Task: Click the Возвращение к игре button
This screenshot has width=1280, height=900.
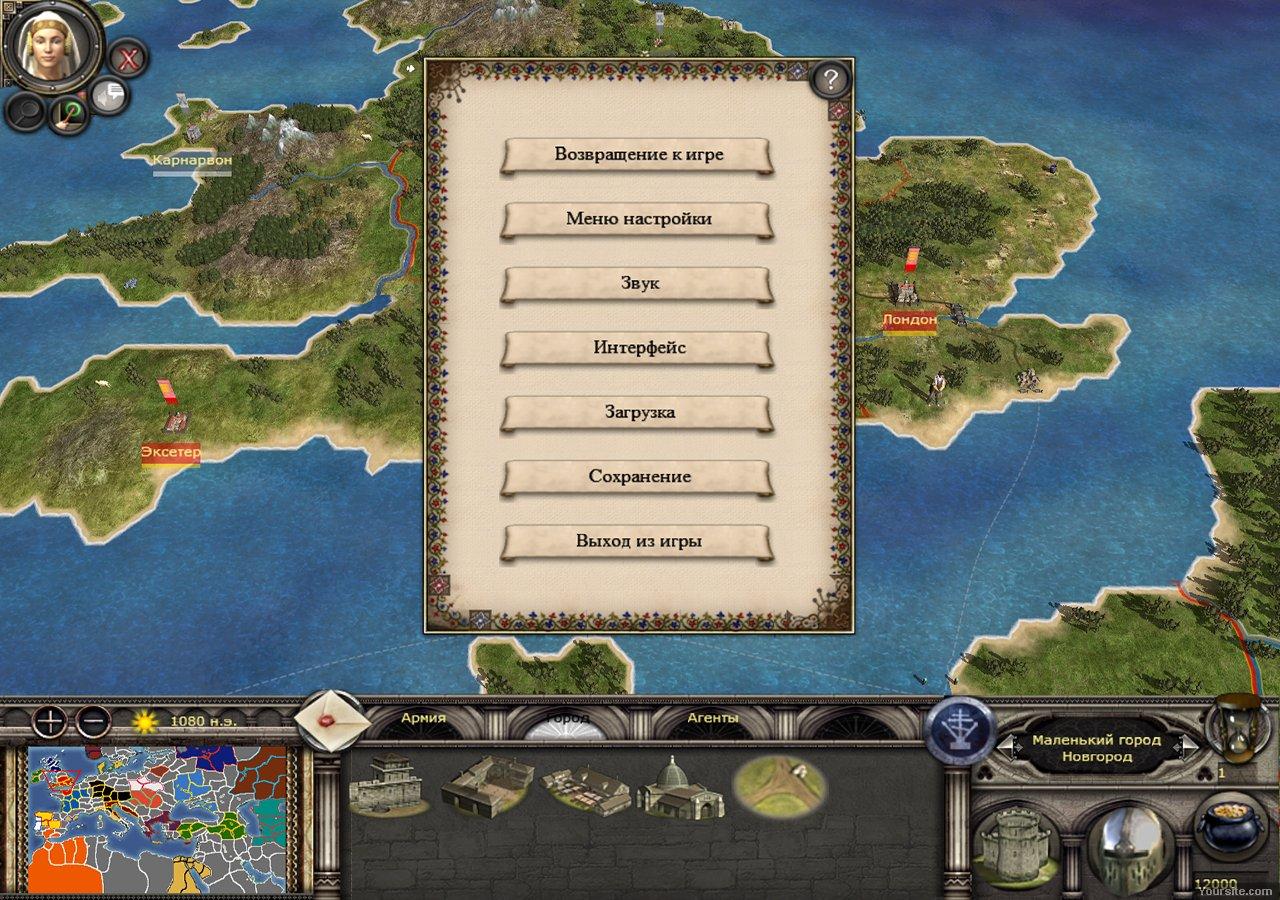Action: pyautogui.click(x=638, y=155)
